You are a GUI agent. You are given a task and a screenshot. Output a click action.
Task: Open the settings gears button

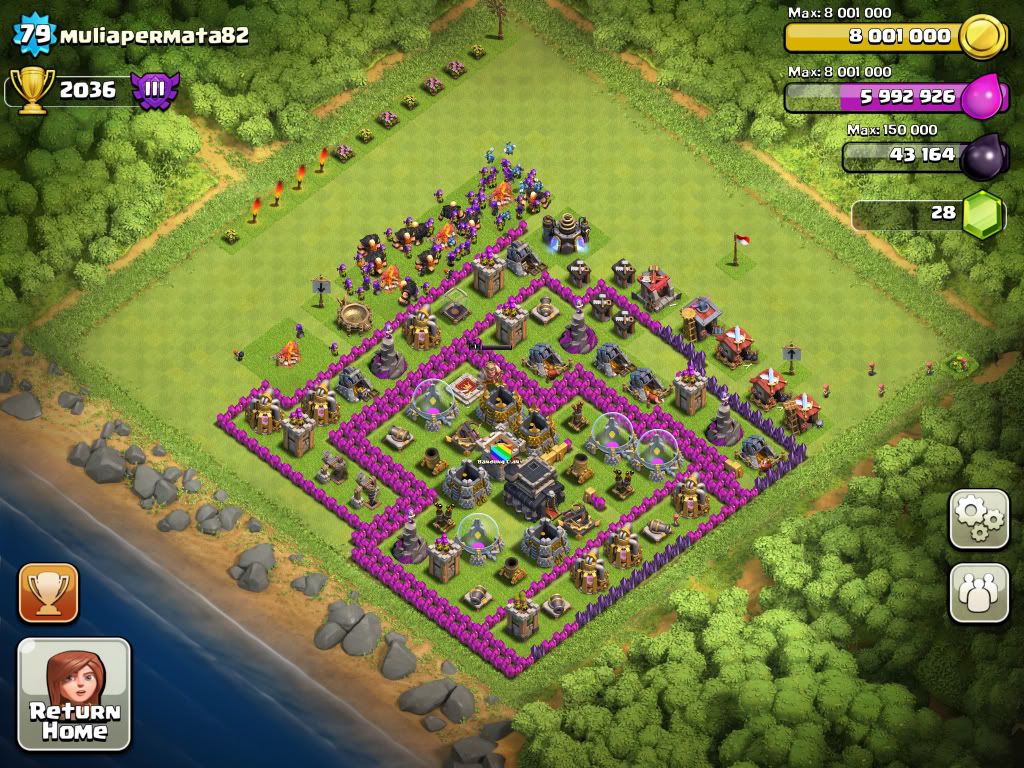tap(979, 519)
